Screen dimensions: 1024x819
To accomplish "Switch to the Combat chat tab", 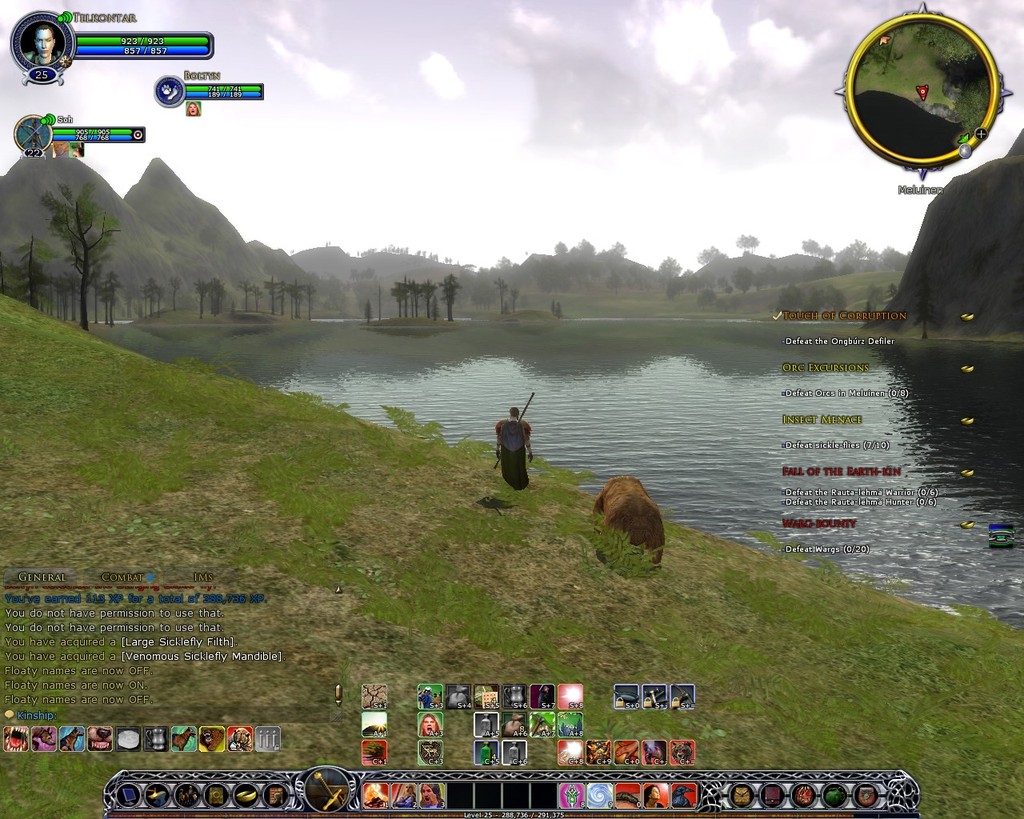I will point(123,577).
